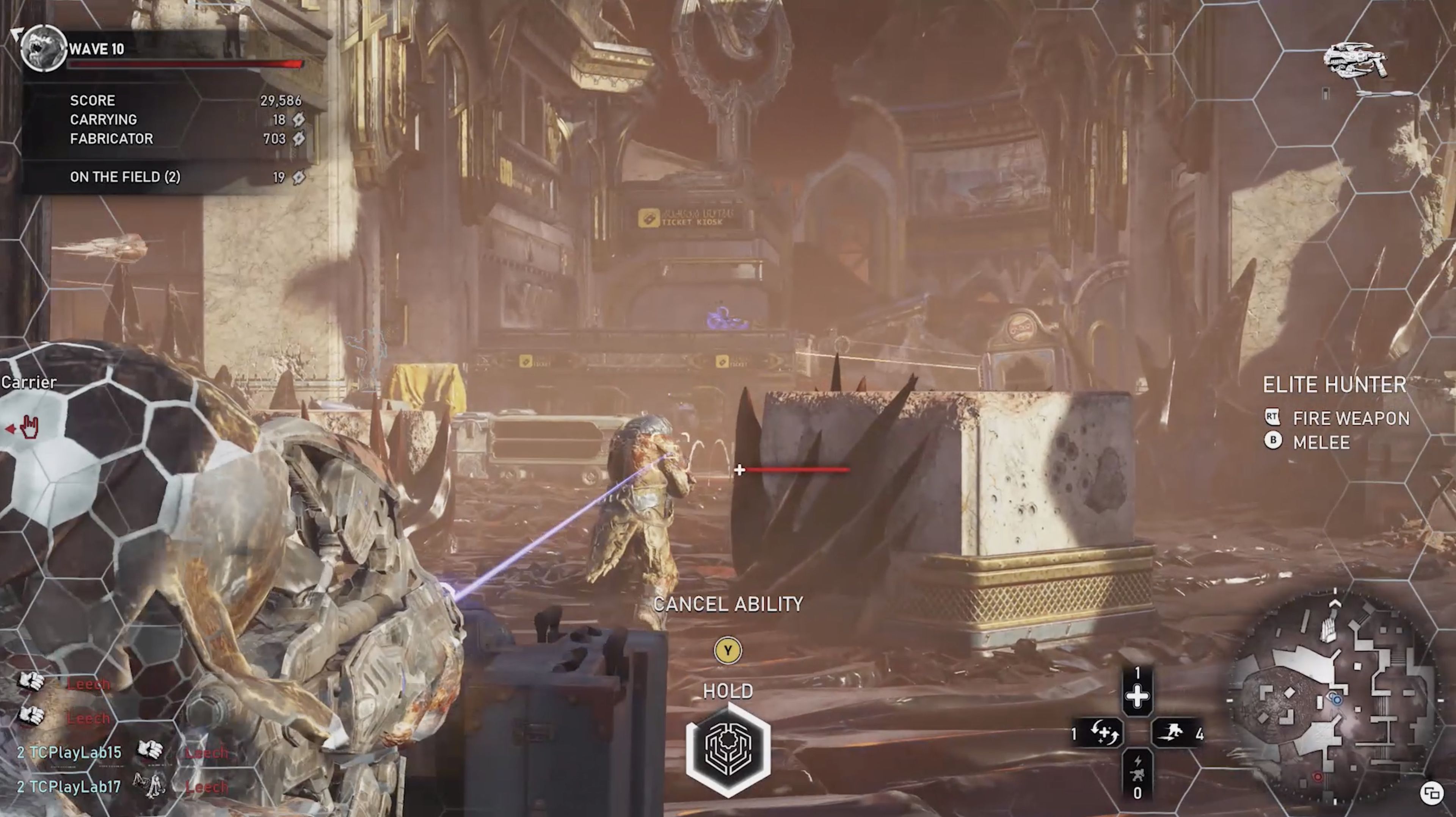
Task: Click the topmost Leech kill feed entry
Action: click(88, 684)
